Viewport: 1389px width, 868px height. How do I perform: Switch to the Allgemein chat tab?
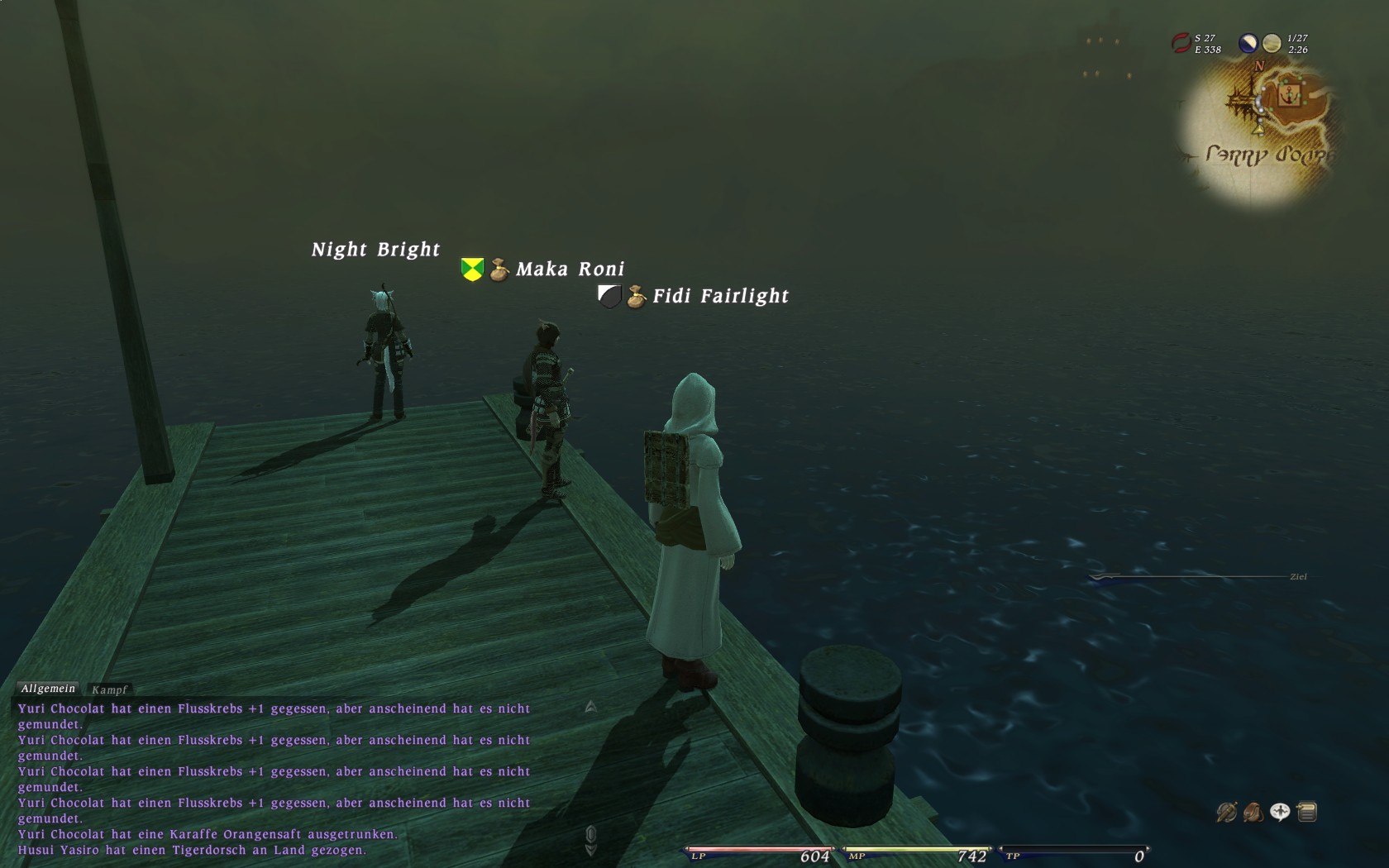click(48, 689)
